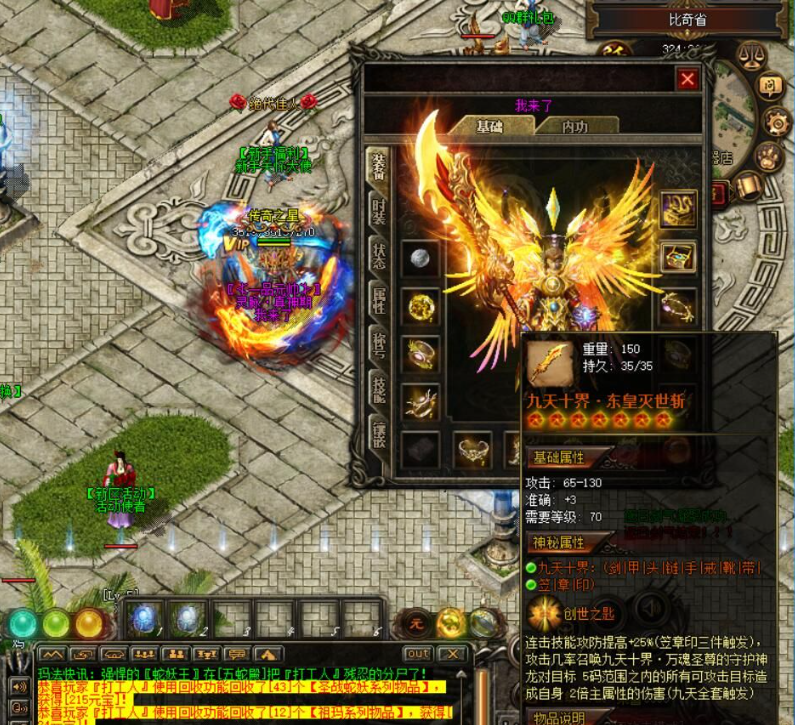Close the character equipment panel

pos(687,79)
